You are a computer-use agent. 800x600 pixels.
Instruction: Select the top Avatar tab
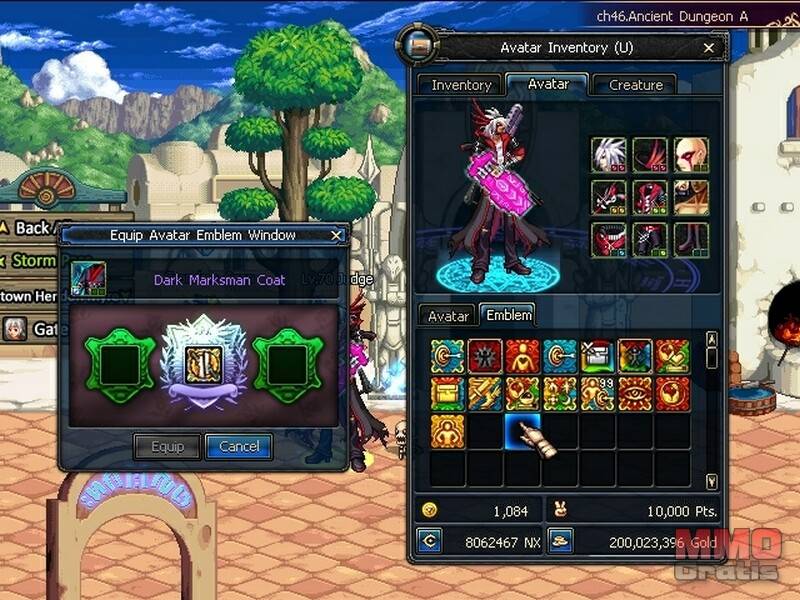pyautogui.click(x=547, y=84)
